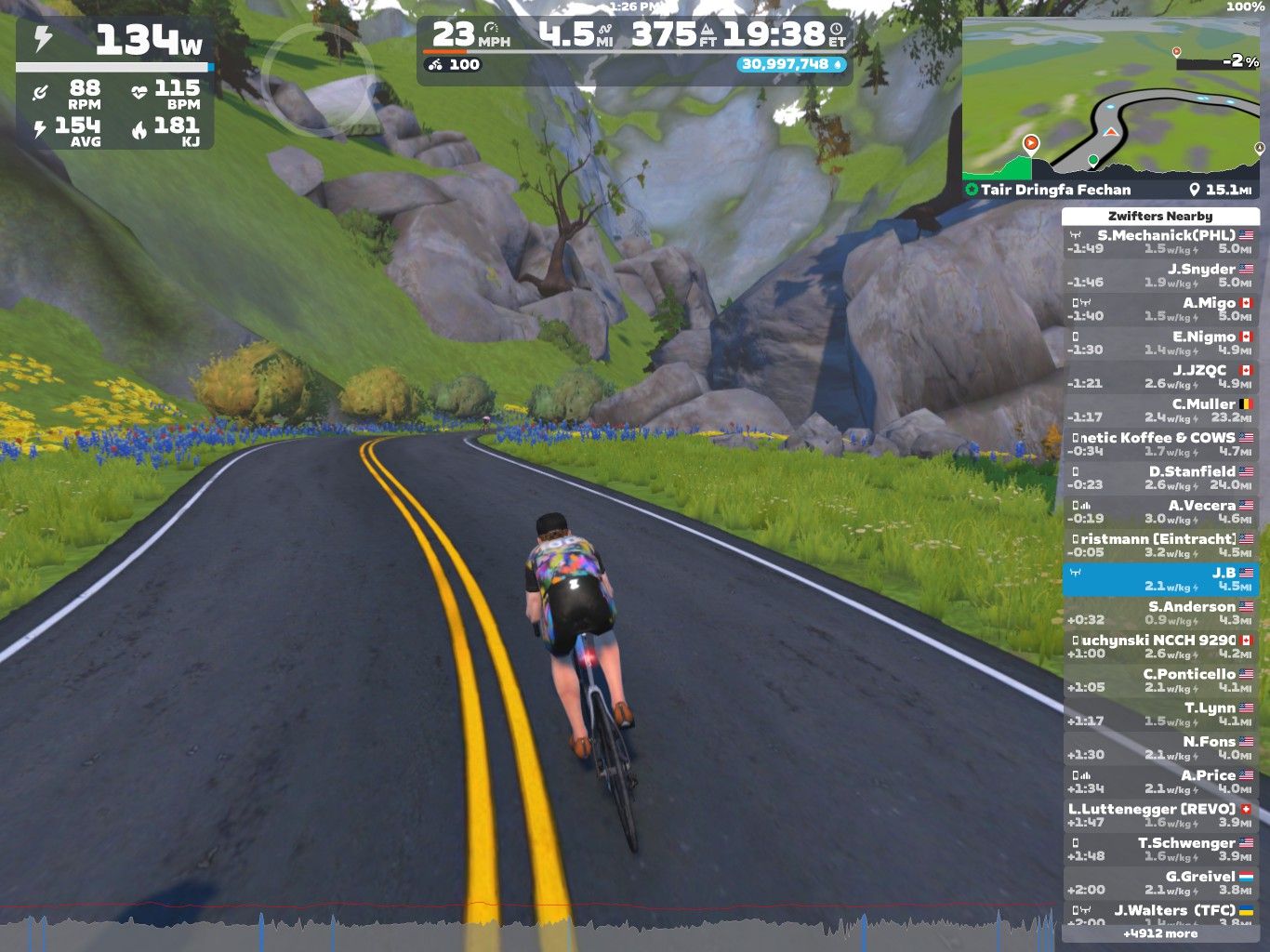Select C.Muller in Zwifters Nearby

coord(1160,411)
